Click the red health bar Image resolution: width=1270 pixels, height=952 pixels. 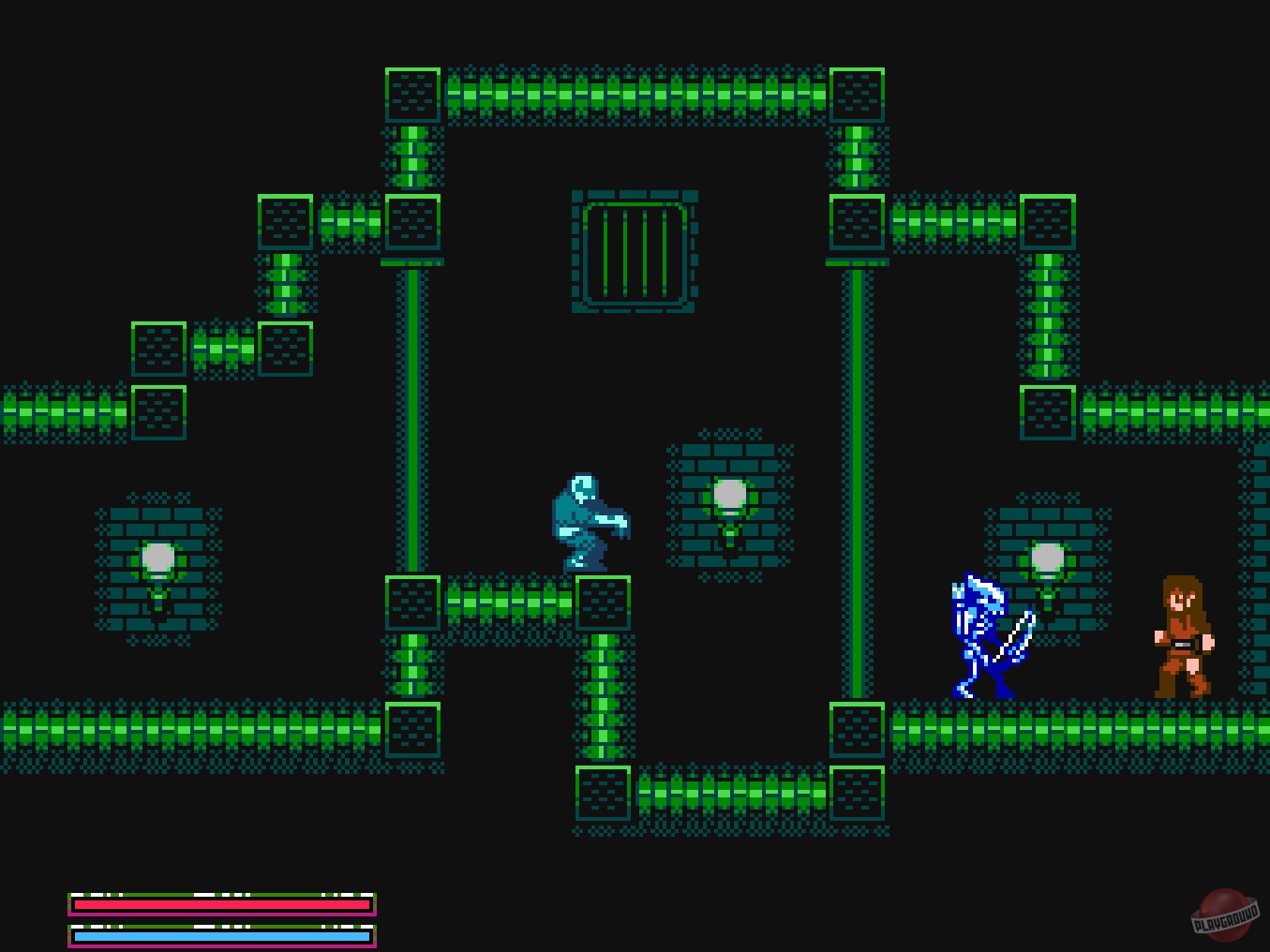coord(220,906)
